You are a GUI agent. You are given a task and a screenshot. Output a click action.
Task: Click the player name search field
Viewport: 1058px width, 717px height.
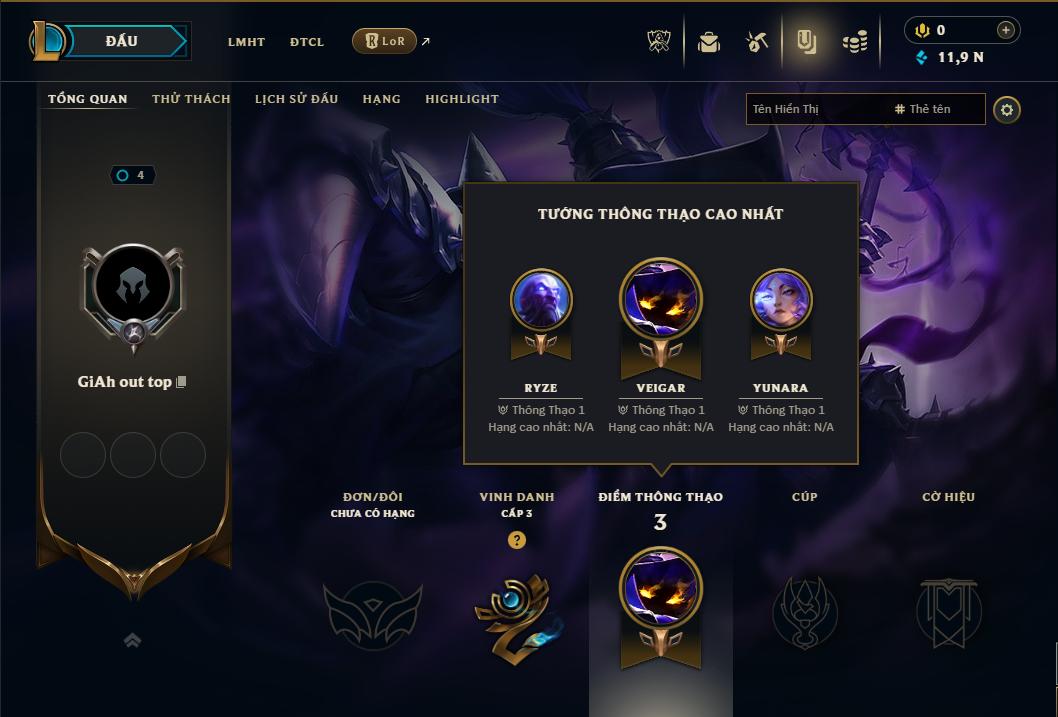[x=815, y=109]
